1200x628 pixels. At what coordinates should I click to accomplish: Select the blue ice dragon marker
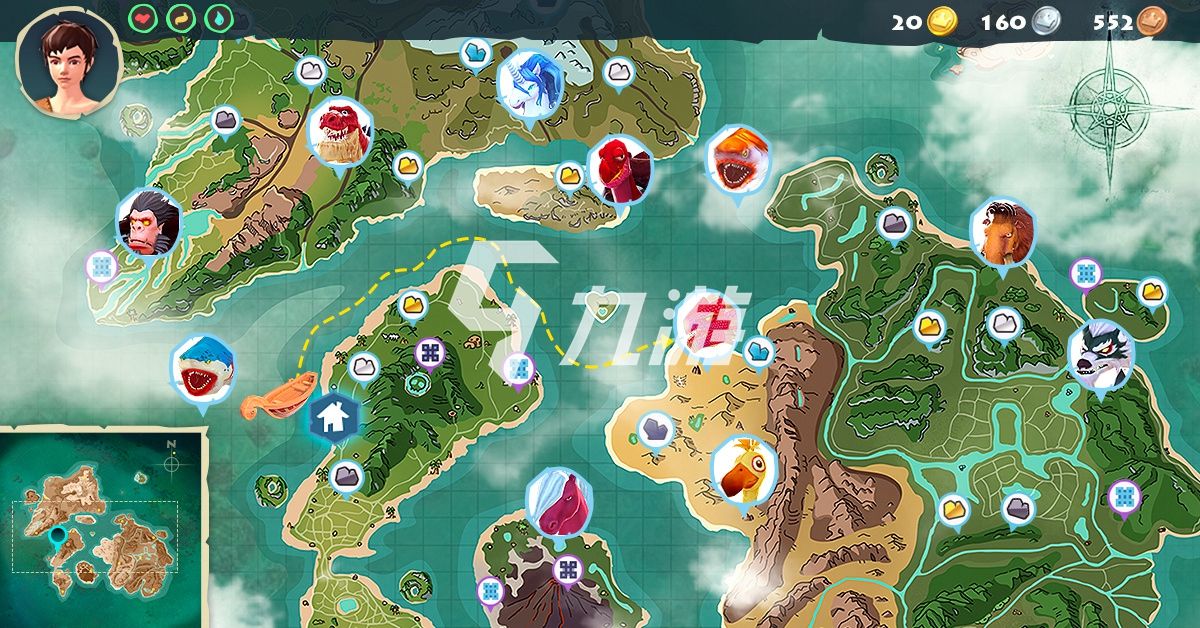[x=529, y=83]
